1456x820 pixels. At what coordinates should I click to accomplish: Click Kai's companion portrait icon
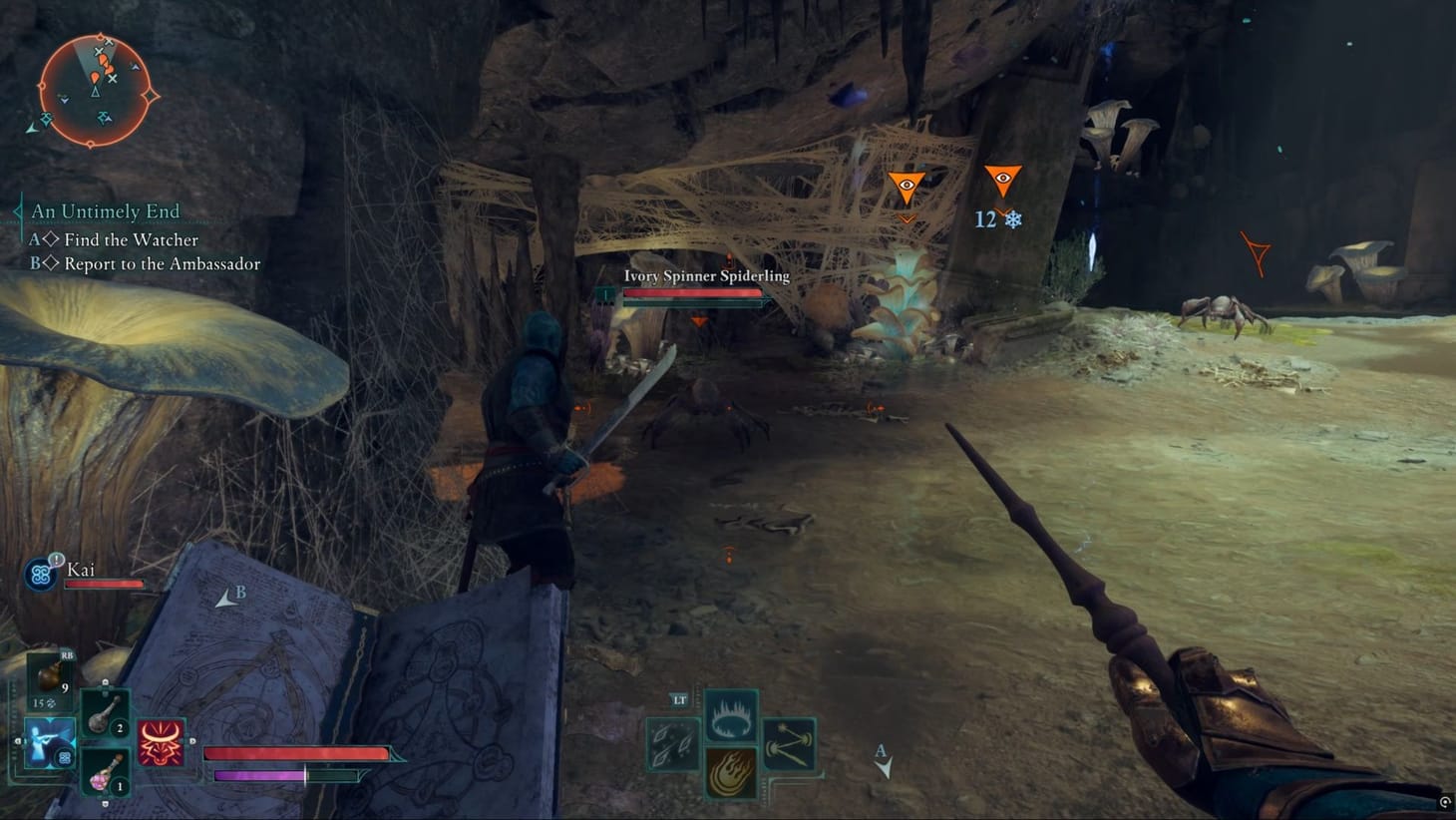[39, 573]
